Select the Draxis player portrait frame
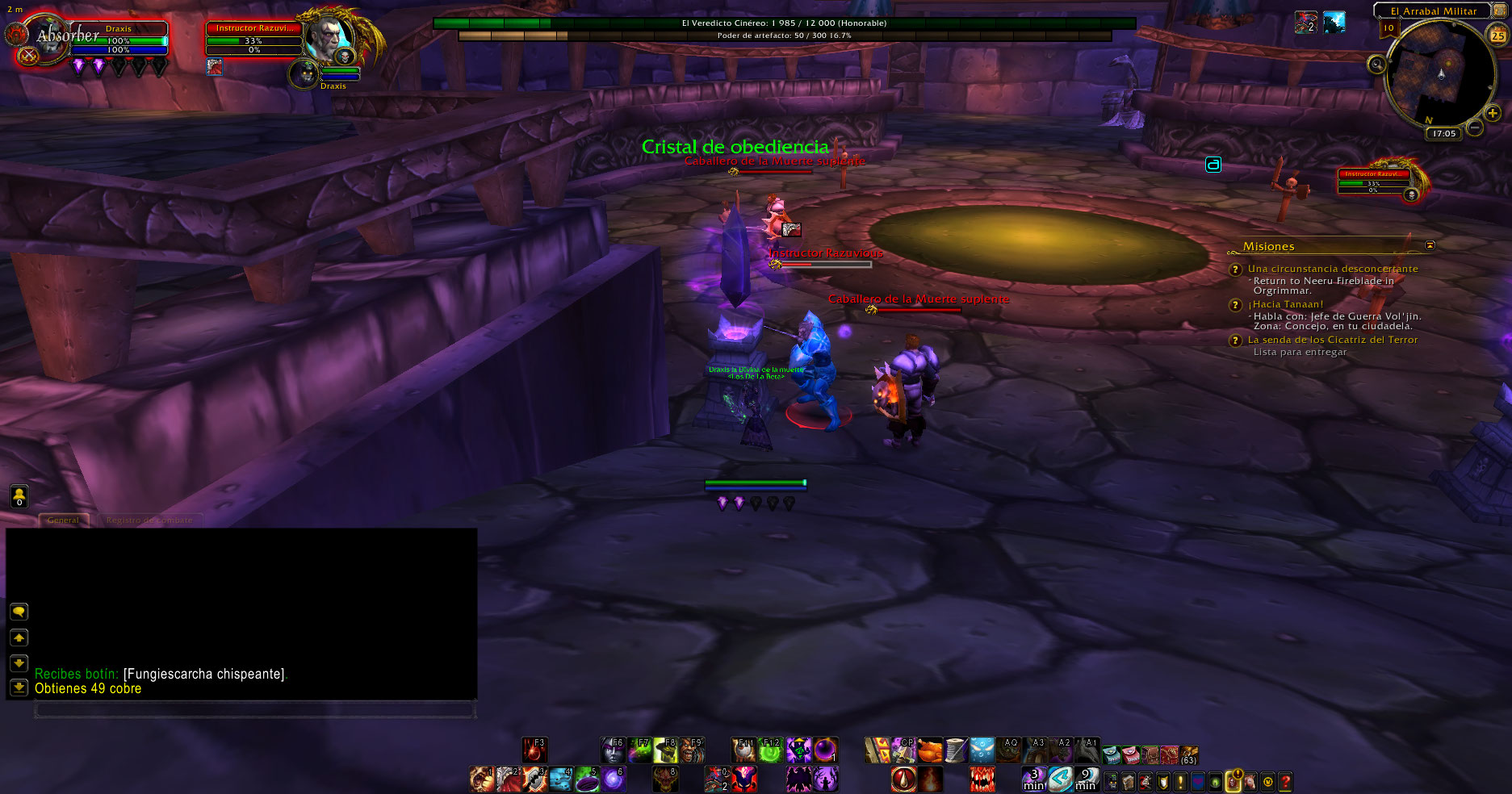Image resolution: width=1512 pixels, height=794 pixels. 48,40
